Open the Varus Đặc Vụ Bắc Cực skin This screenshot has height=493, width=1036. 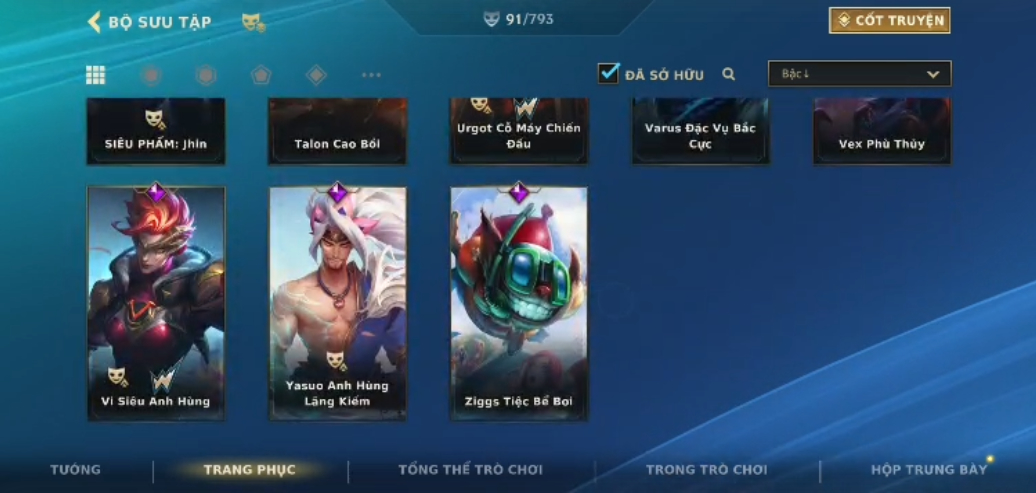(x=700, y=131)
